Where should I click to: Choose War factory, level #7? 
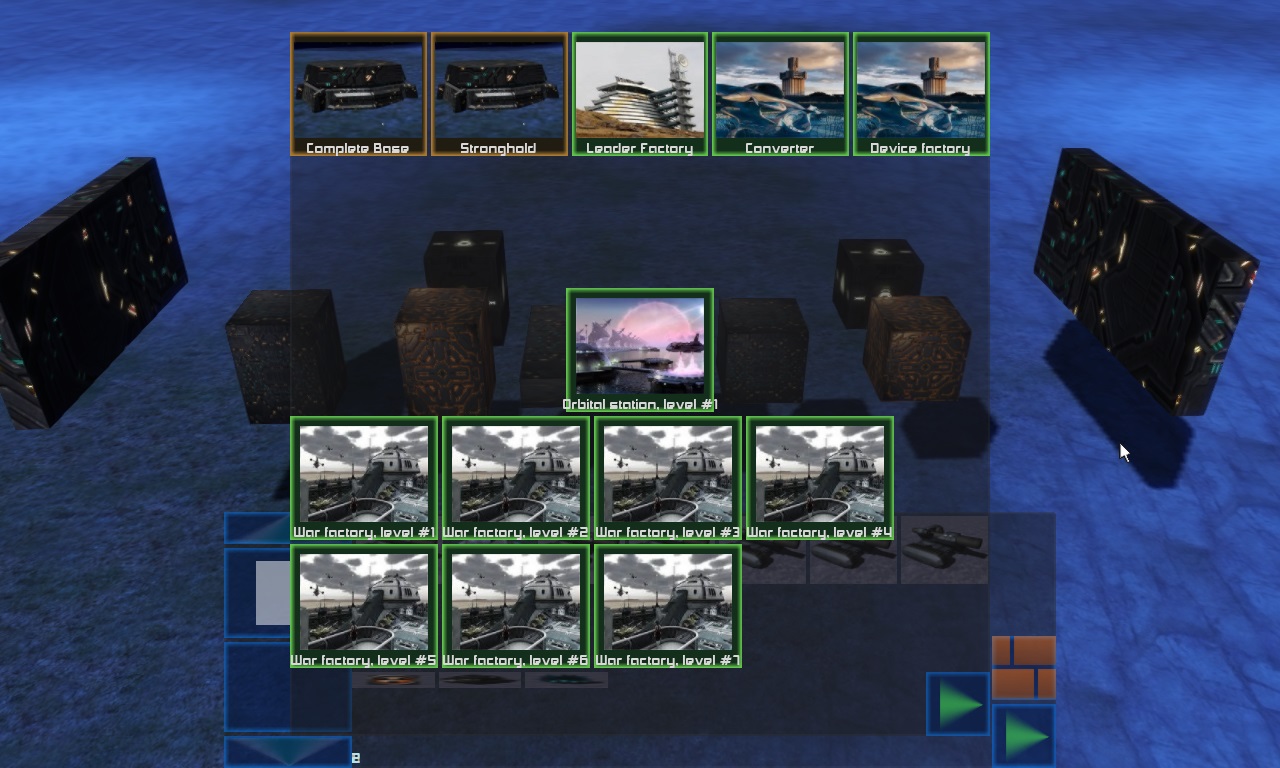[x=668, y=605]
